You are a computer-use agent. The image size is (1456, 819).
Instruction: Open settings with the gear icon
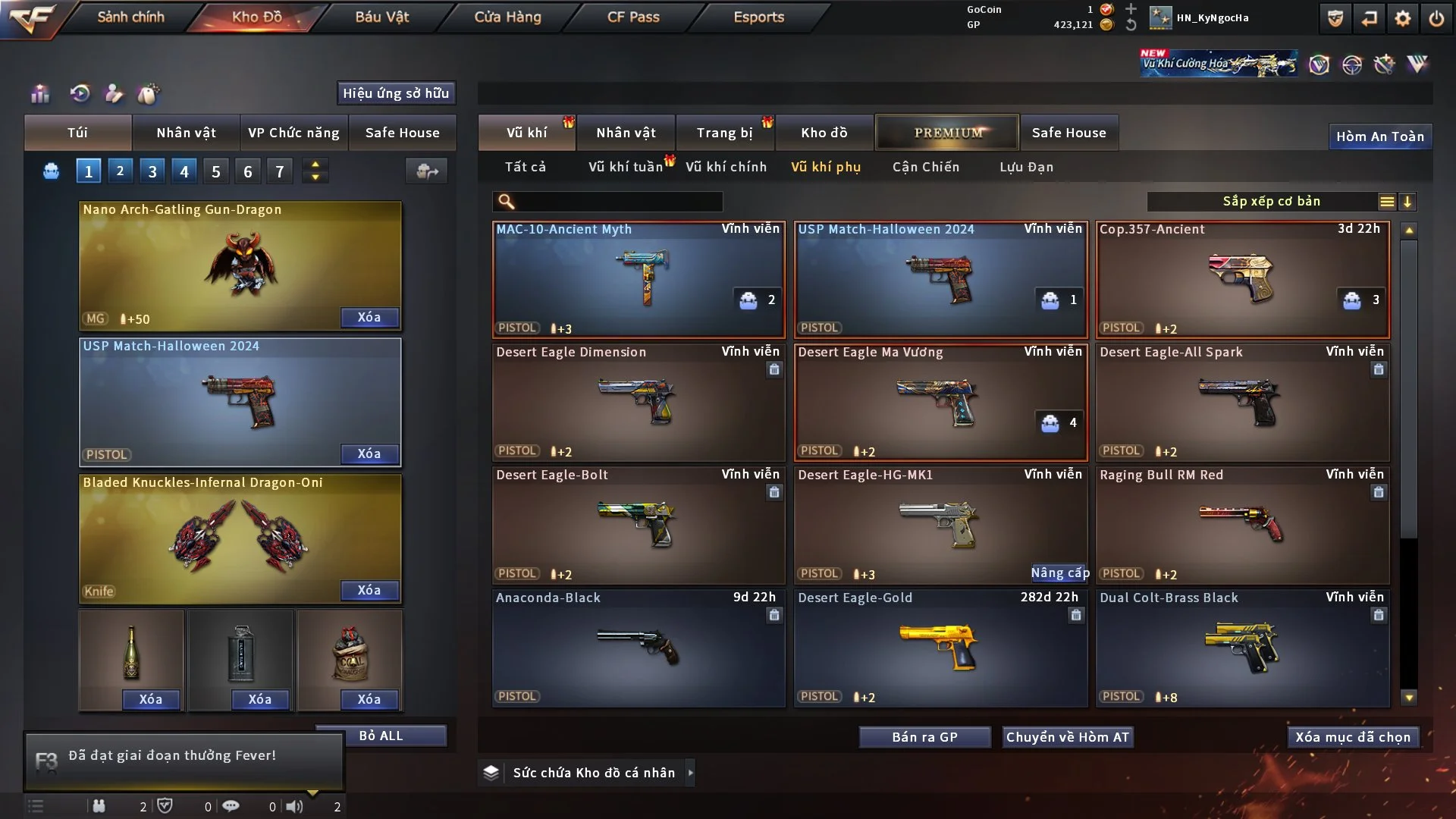tap(1402, 18)
